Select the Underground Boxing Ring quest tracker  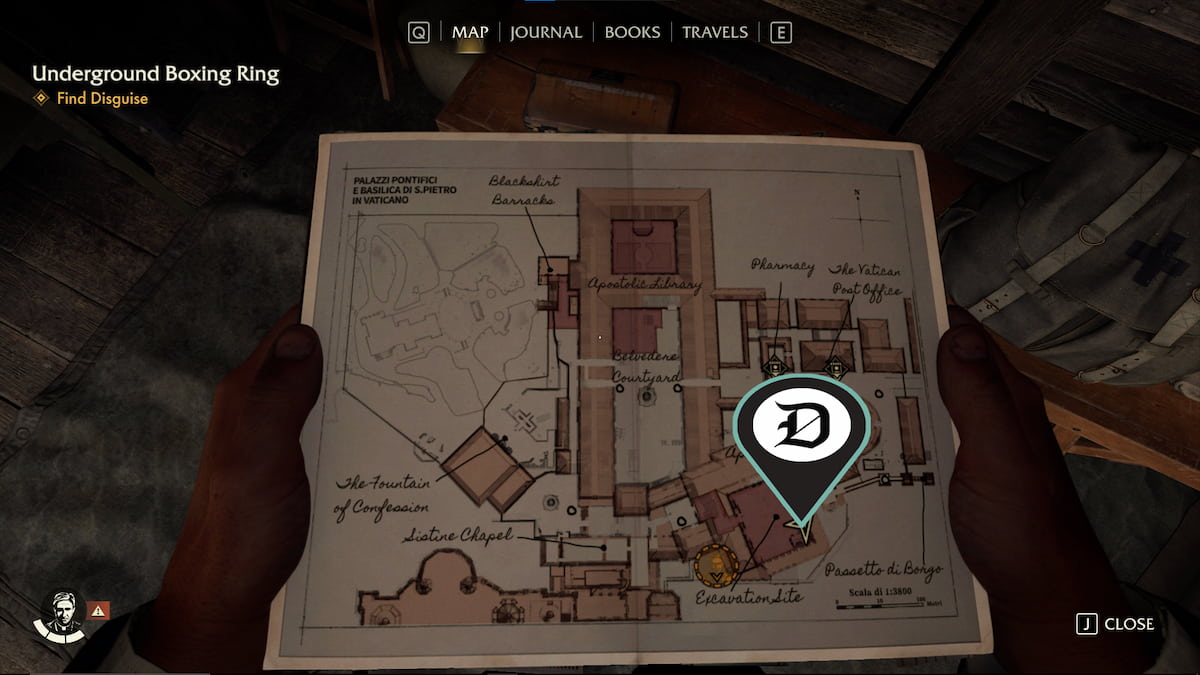point(155,74)
